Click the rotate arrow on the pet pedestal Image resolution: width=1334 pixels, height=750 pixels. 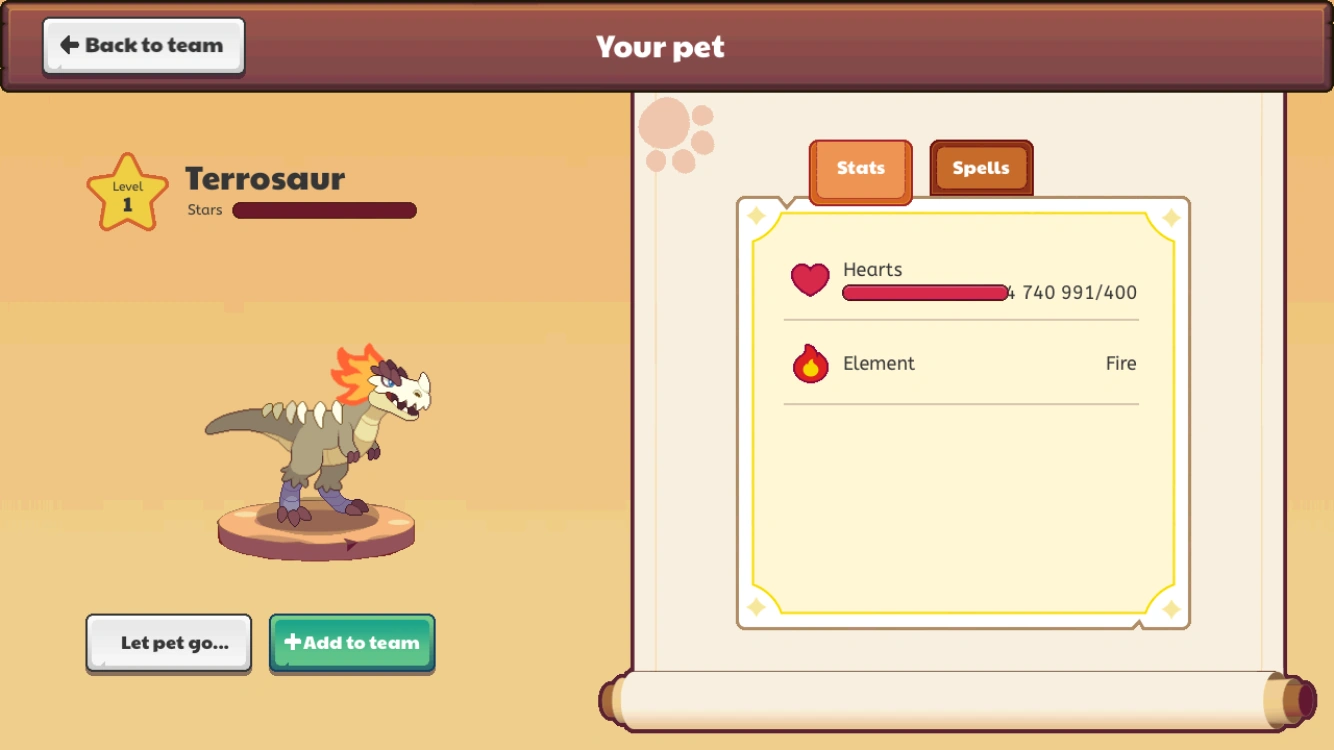click(x=350, y=544)
